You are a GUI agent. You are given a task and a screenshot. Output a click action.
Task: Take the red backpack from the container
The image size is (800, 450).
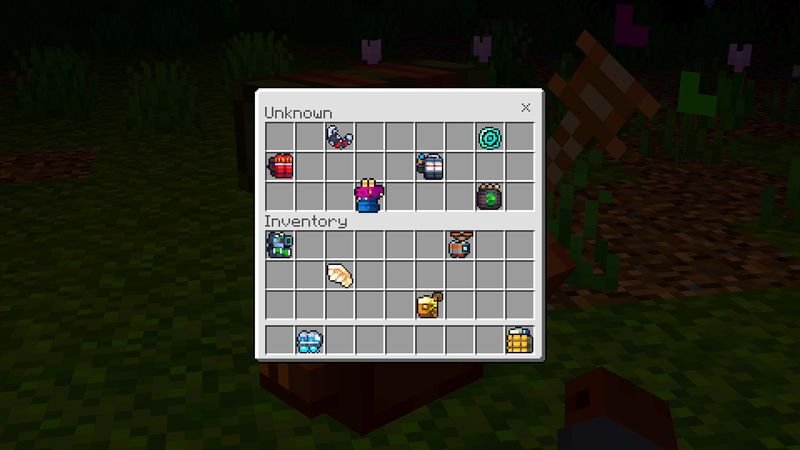[x=280, y=166]
